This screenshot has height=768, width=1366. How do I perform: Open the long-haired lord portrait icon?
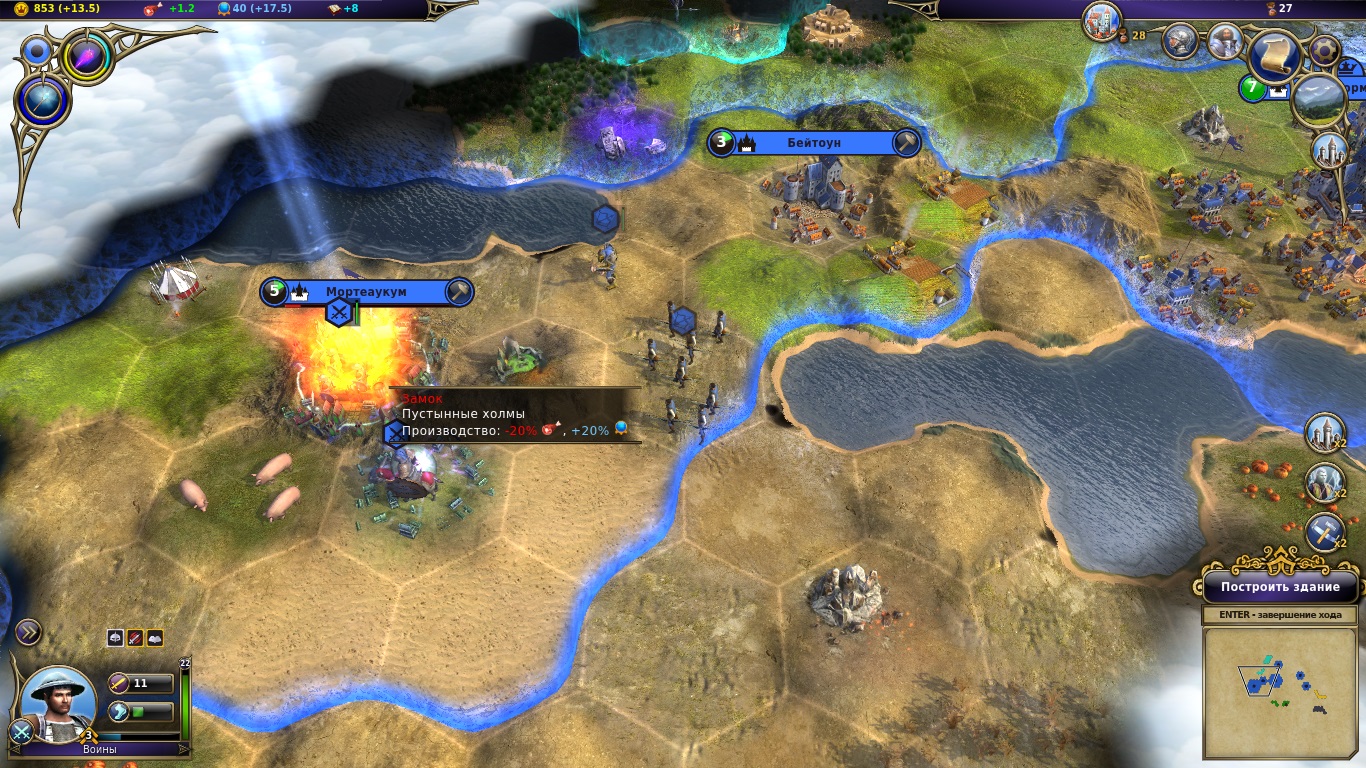click(x=1225, y=41)
